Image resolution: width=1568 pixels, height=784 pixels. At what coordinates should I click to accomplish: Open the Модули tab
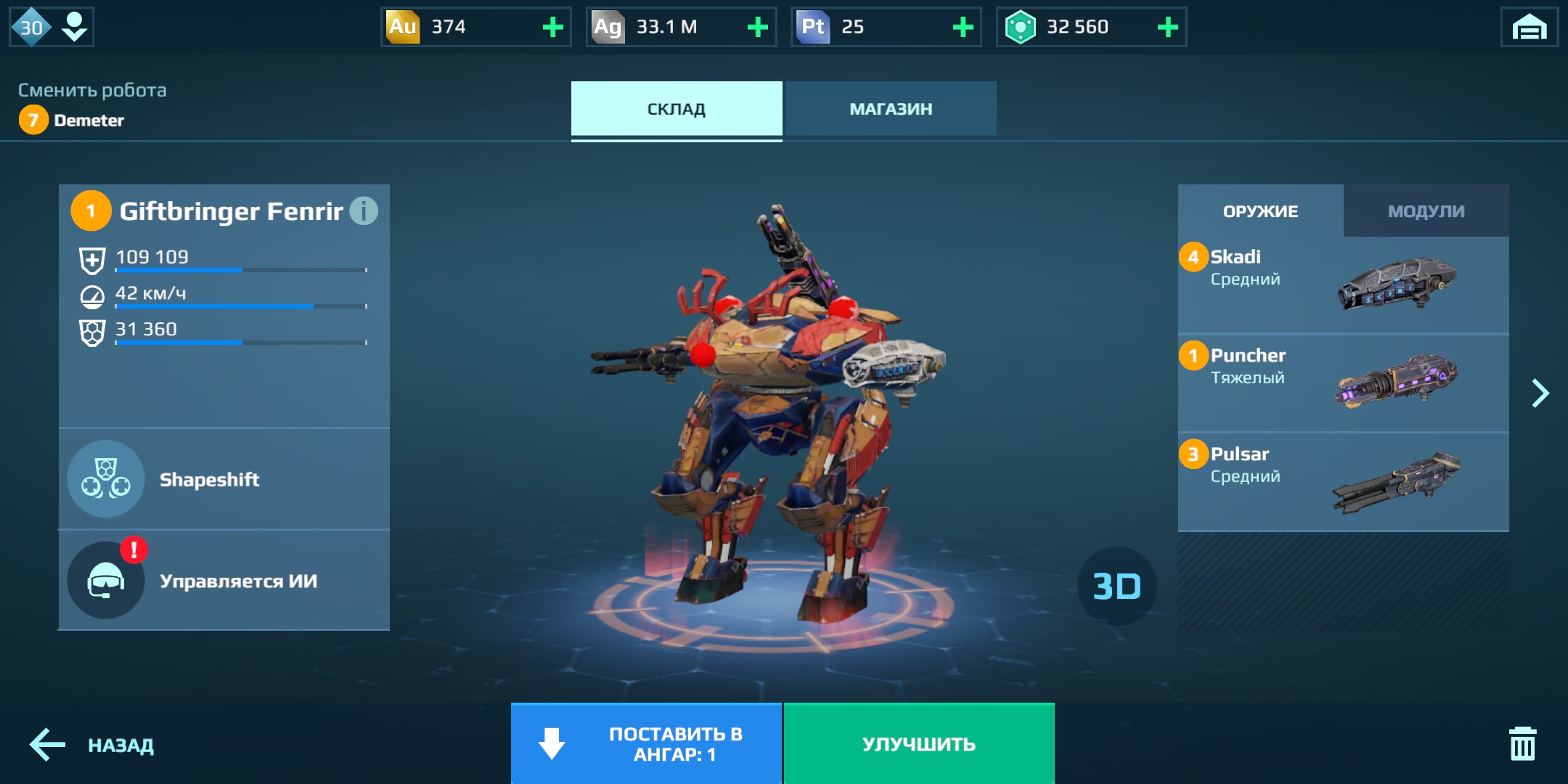(1426, 211)
